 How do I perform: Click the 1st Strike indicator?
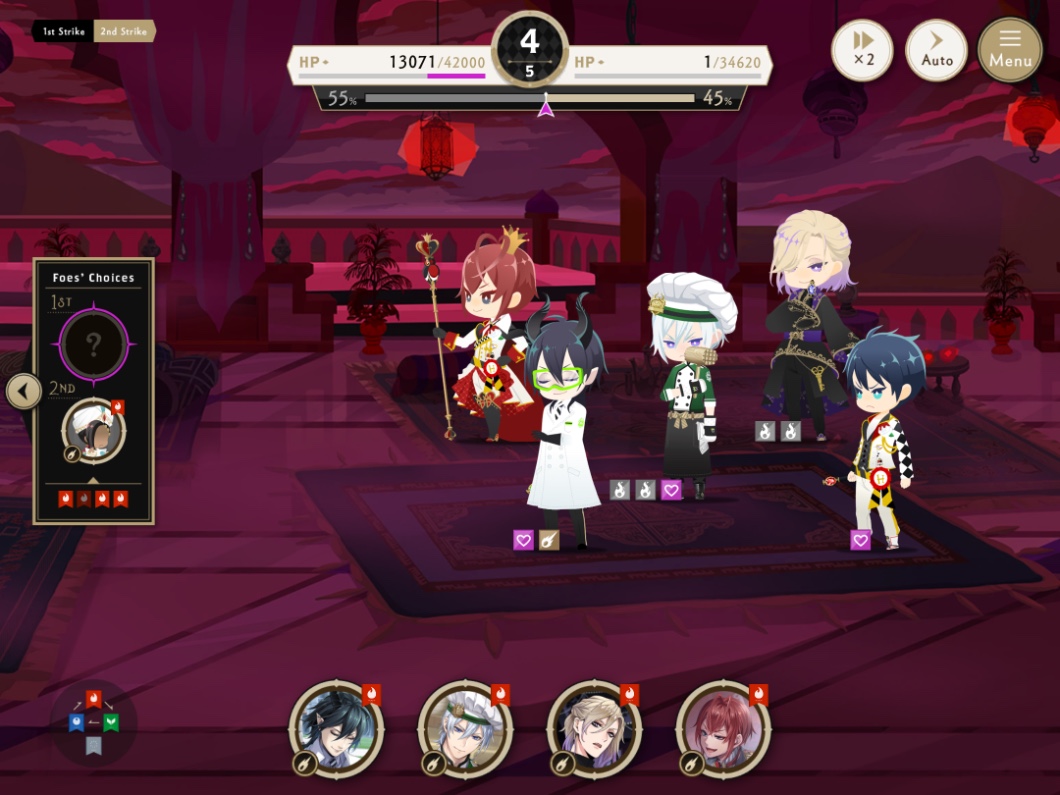[x=63, y=32]
